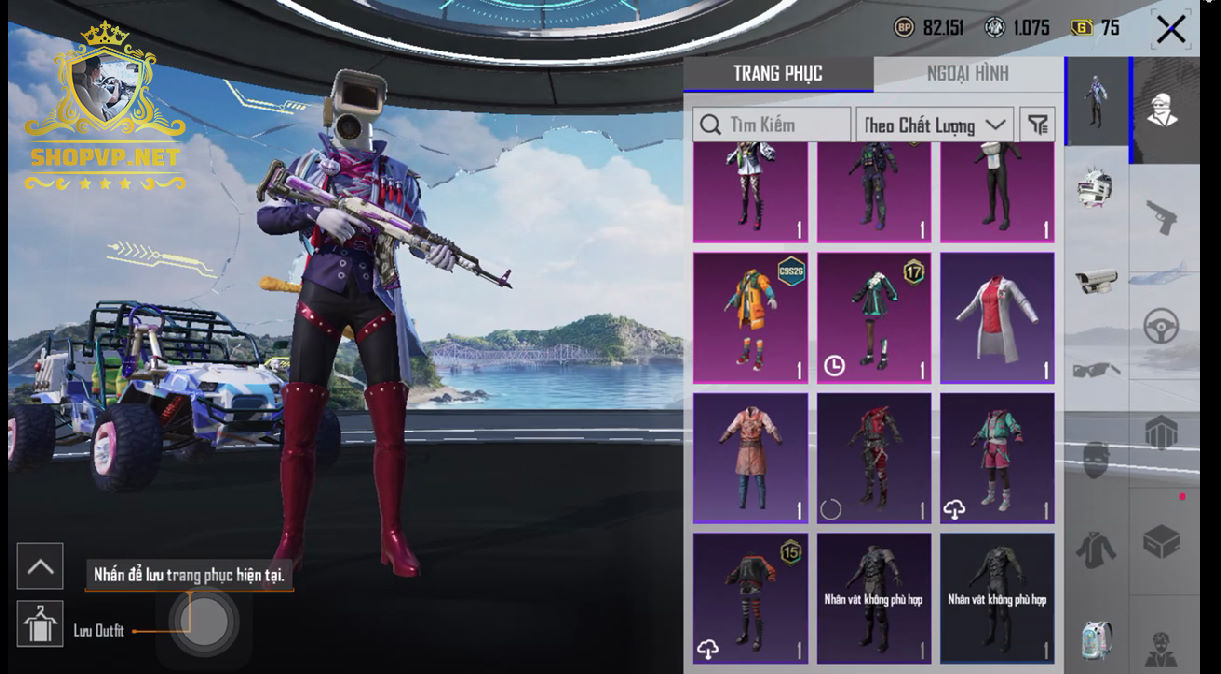Screen dimensions: 1221x674
Task: Pick the salmon pink dress outfit
Action: [x=750, y=457]
